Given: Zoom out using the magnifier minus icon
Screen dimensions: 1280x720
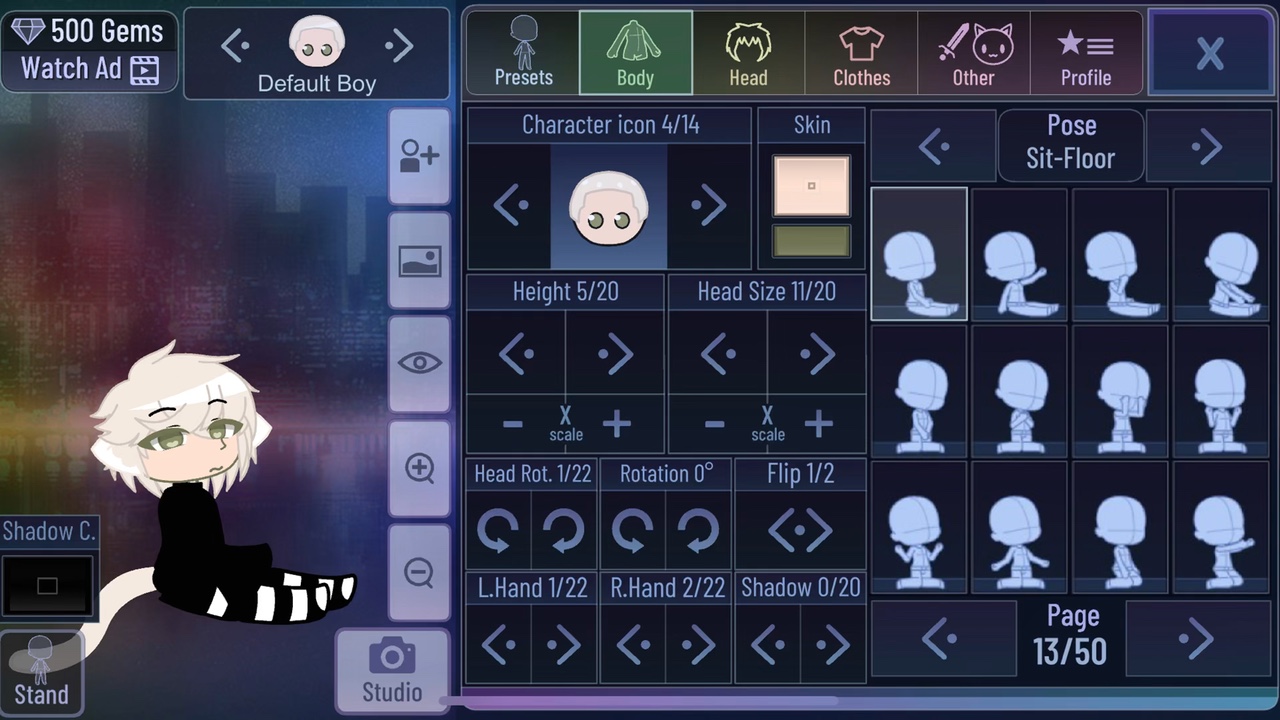Looking at the screenshot, I should [x=419, y=572].
